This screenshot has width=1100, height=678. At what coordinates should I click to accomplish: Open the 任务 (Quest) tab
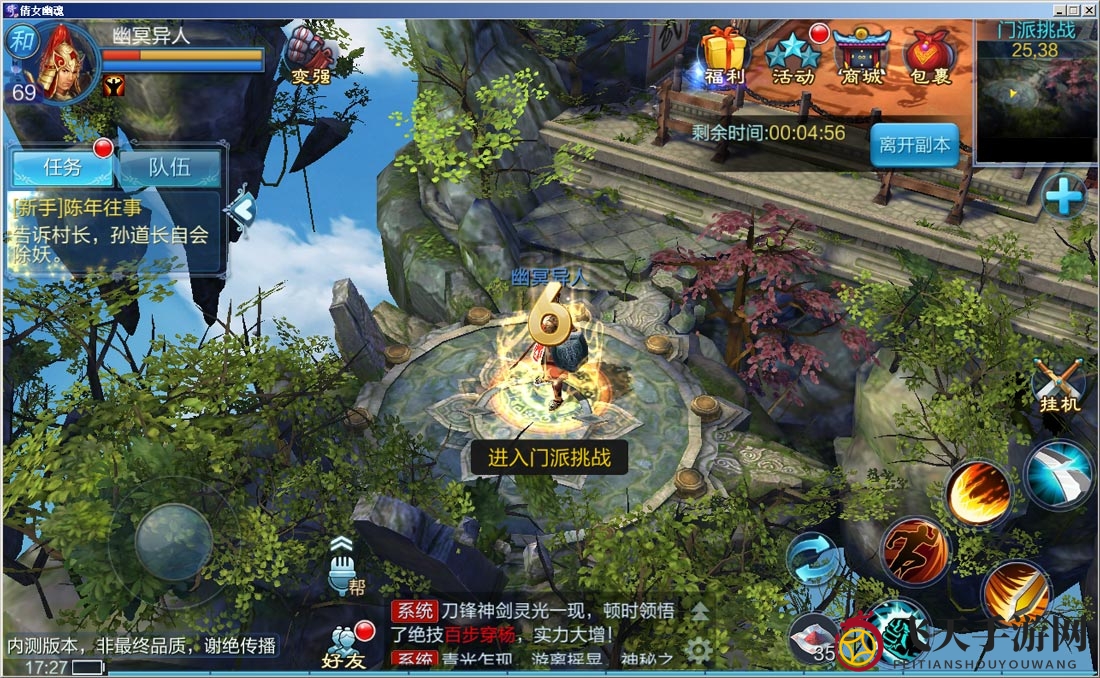[x=62, y=167]
